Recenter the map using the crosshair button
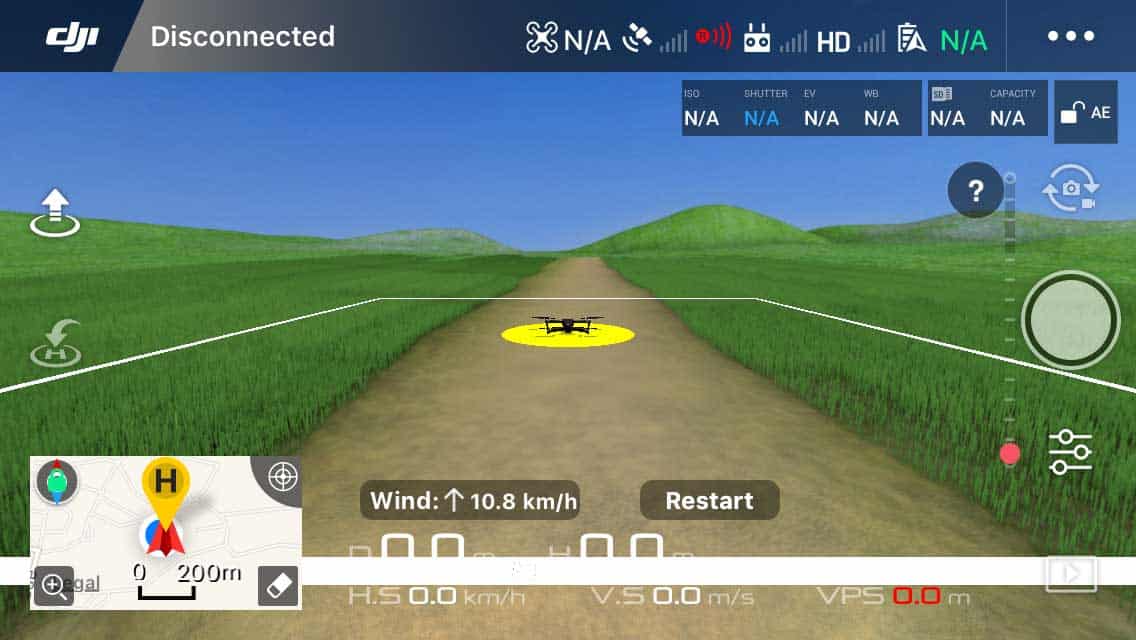 click(283, 477)
